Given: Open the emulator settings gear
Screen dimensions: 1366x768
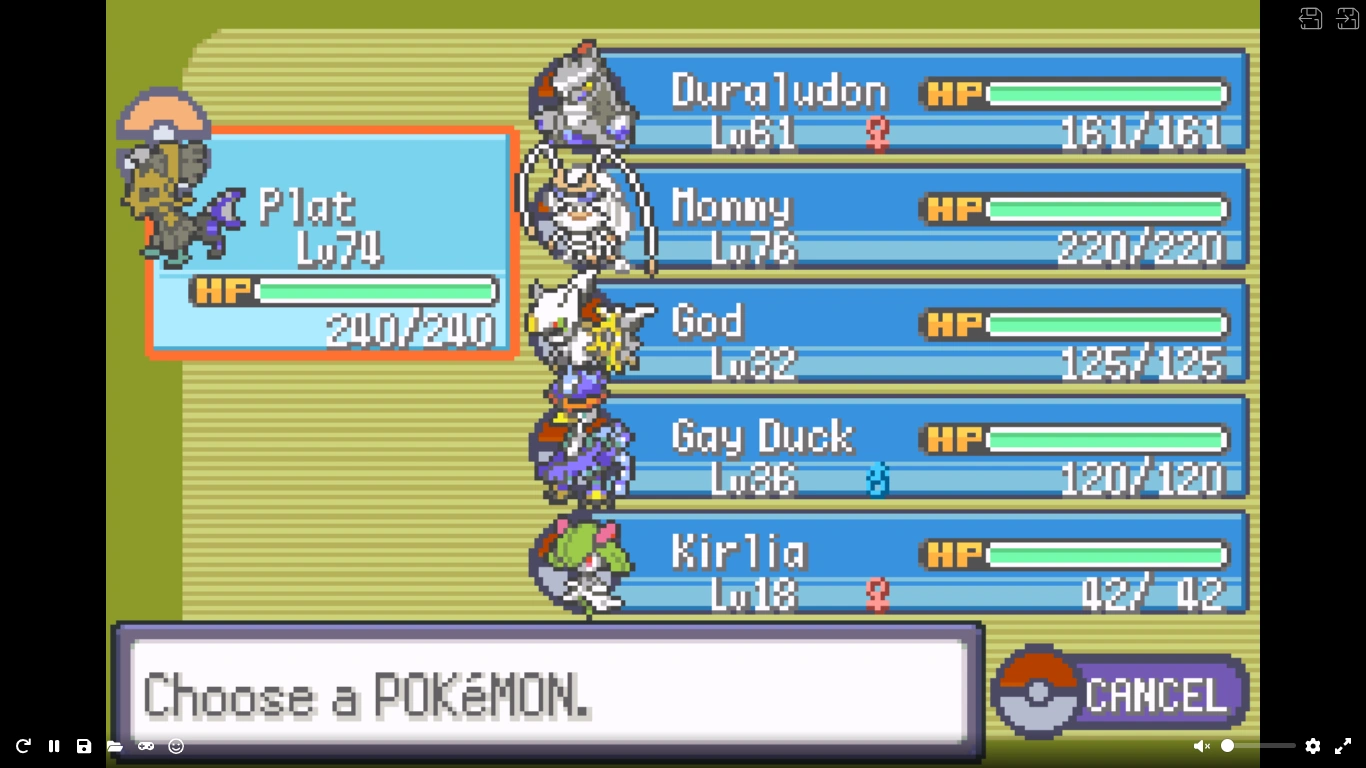Looking at the screenshot, I should coord(1312,746).
